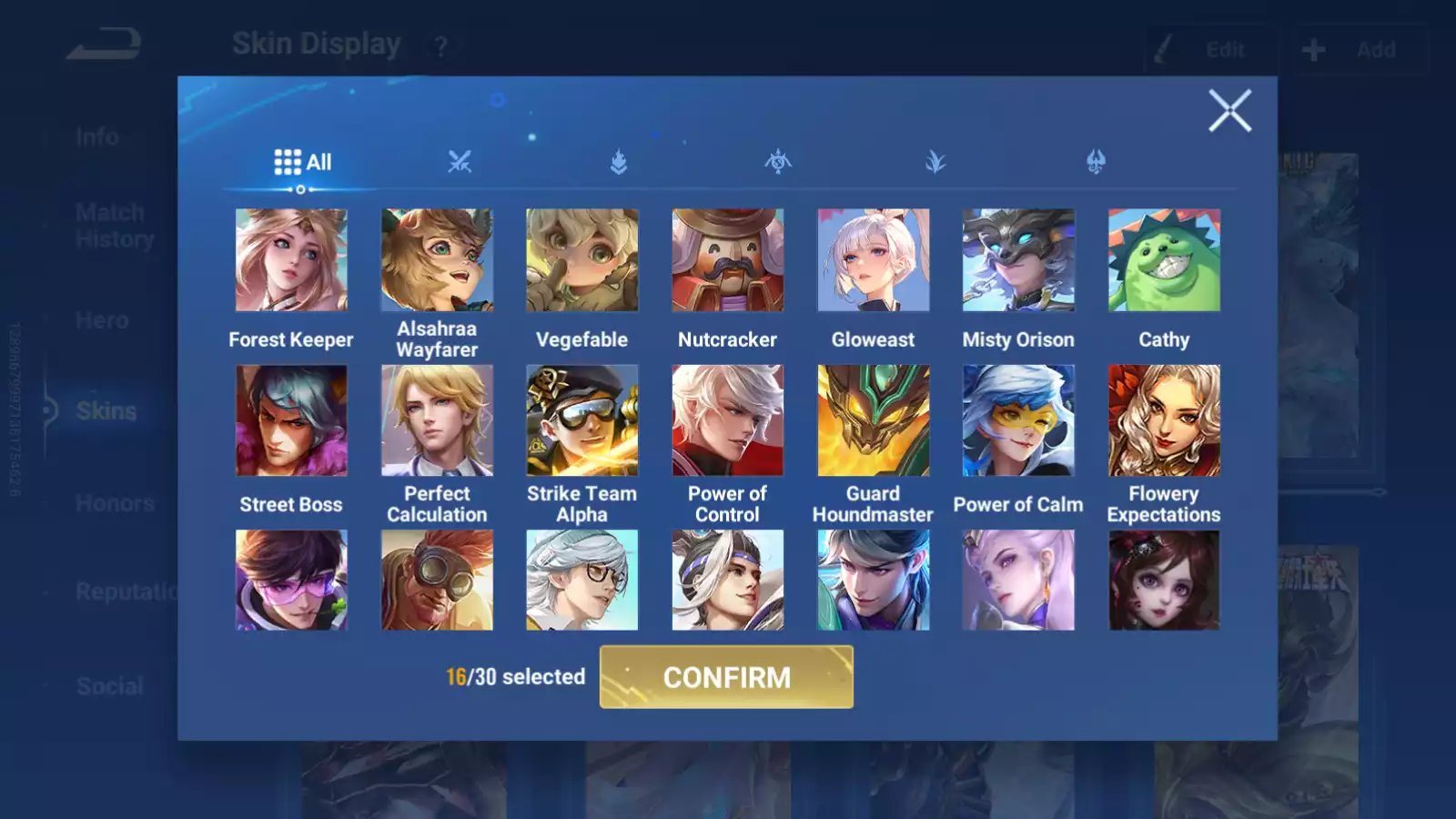Filter by the crossed swords role tab
This screenshot has width=1456, height=819.
[x=460, y=163]
